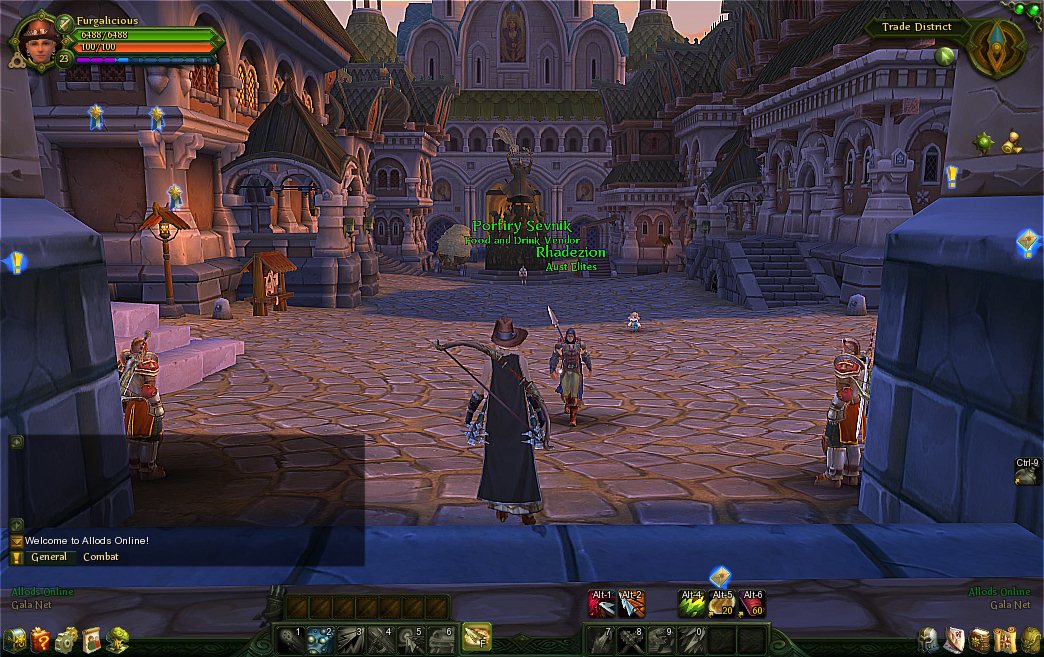Open the treasure chest menu icon
The image size is (1044, 657).
15,640
